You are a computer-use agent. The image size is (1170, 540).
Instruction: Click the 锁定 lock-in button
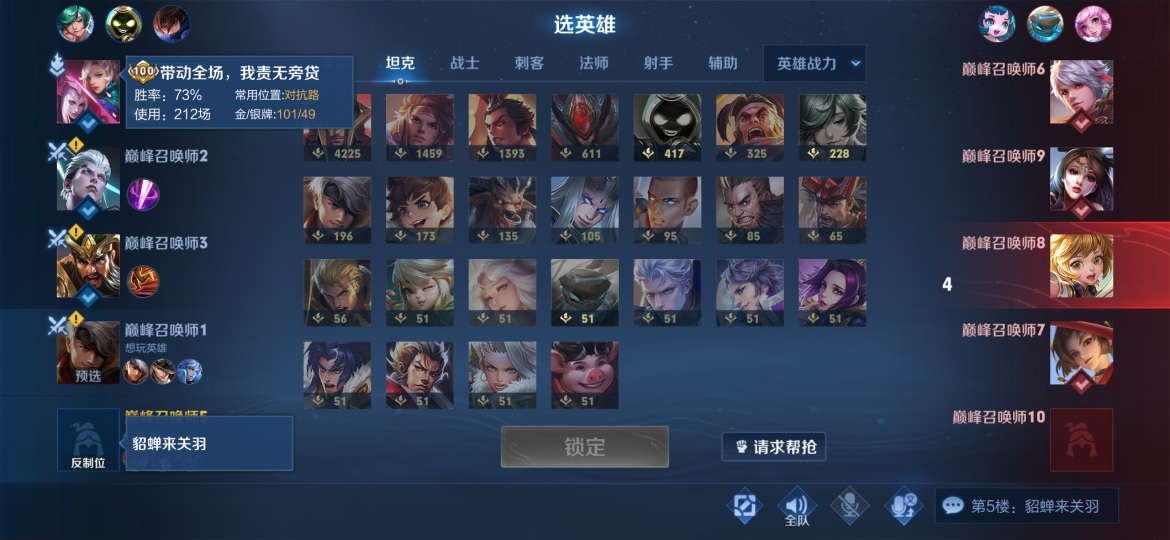click(x=584, y=447)
